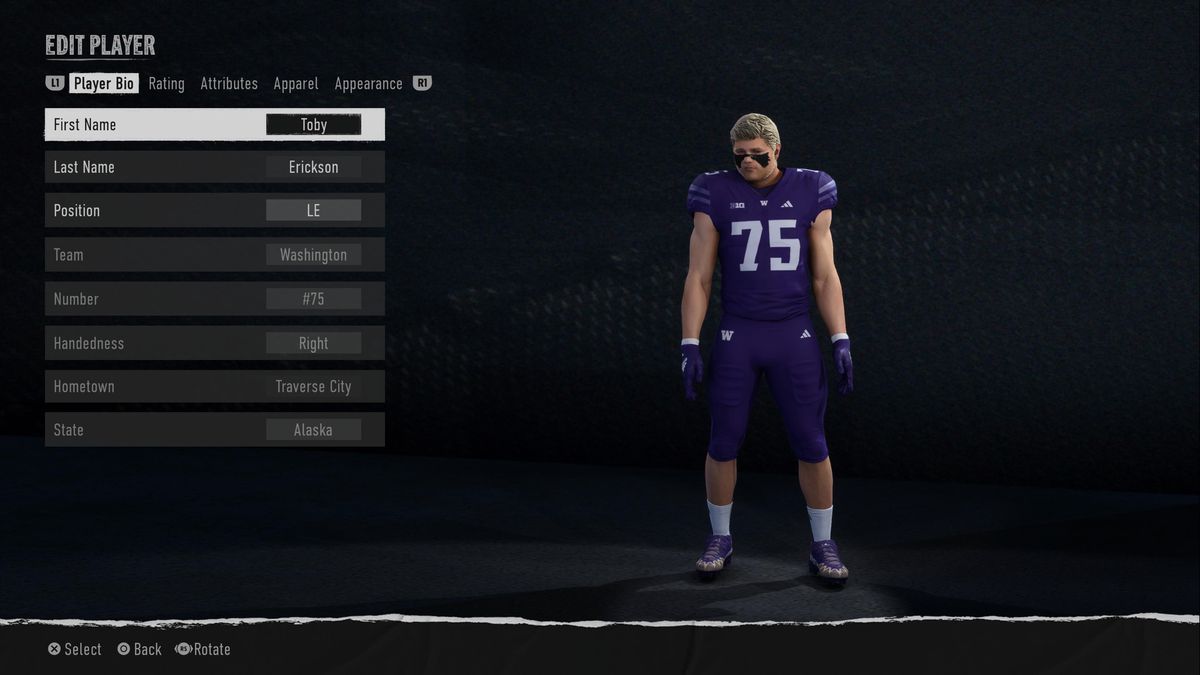The height and width of the screenshot is (675, 1200).
Task: Open the Apparel tab
Action: point(296,84)
